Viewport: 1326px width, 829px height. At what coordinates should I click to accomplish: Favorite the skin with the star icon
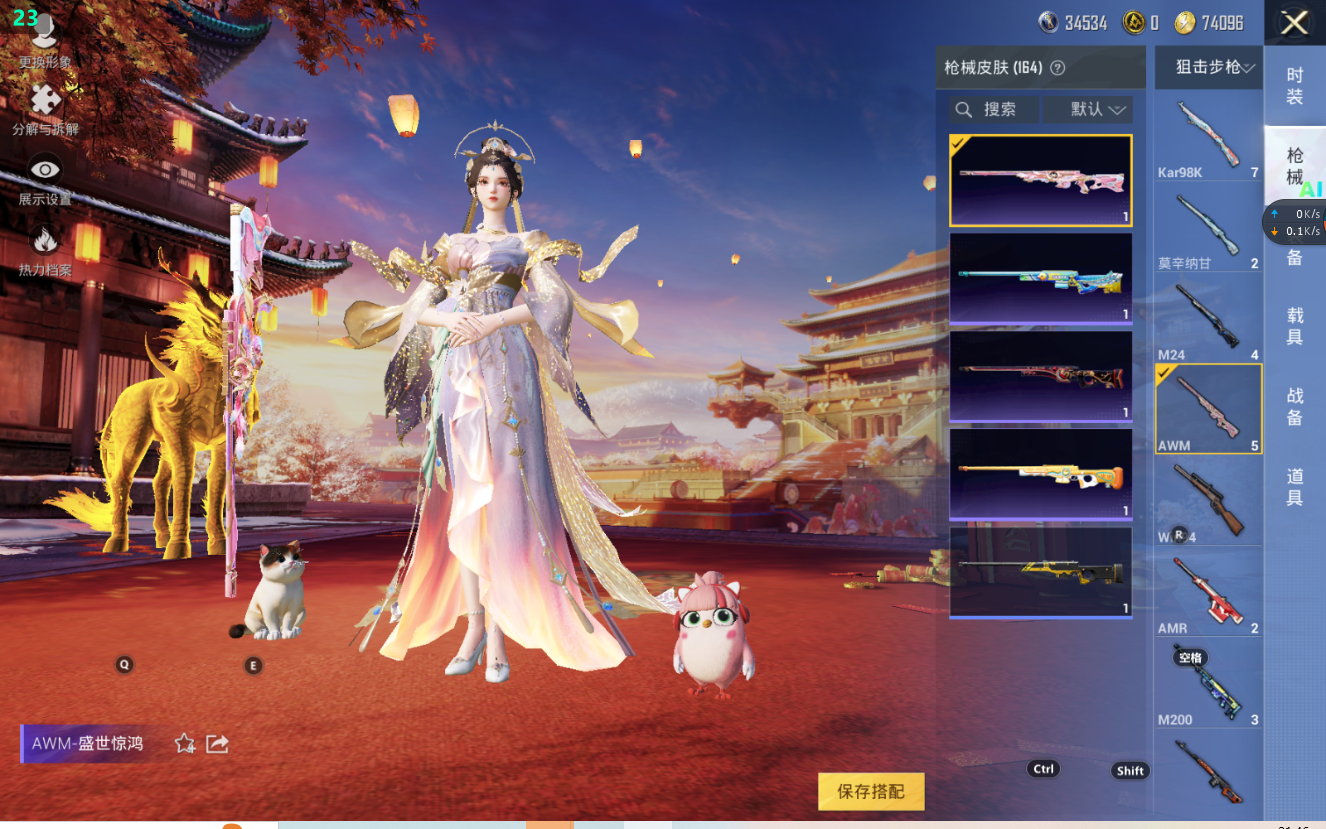tap(185, 743)
